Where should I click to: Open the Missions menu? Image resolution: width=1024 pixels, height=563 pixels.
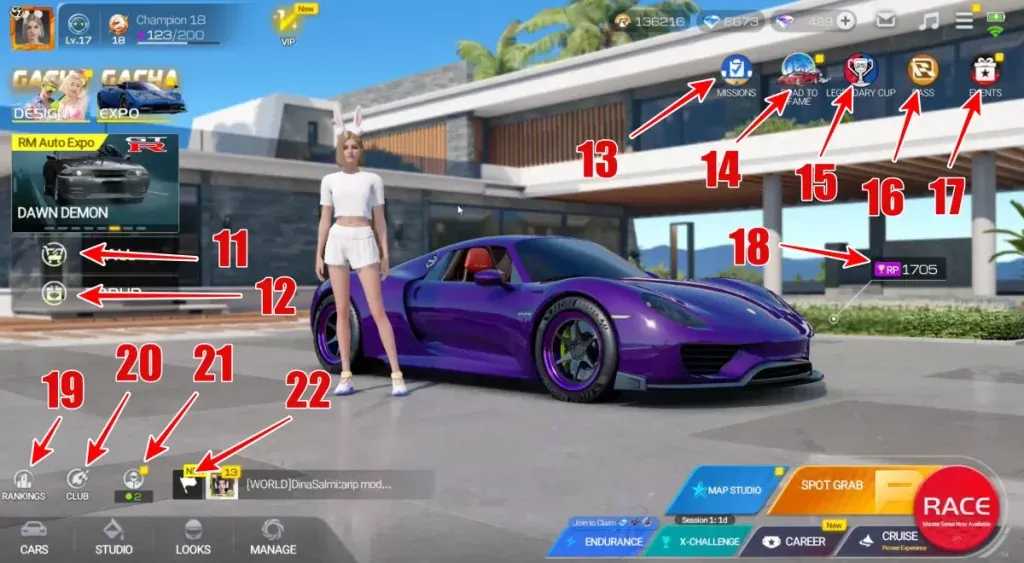click(736, 71)
